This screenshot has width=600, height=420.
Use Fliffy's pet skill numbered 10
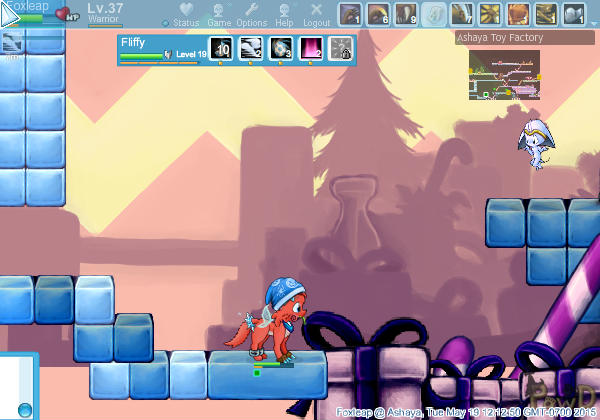[x=220, y=49]
